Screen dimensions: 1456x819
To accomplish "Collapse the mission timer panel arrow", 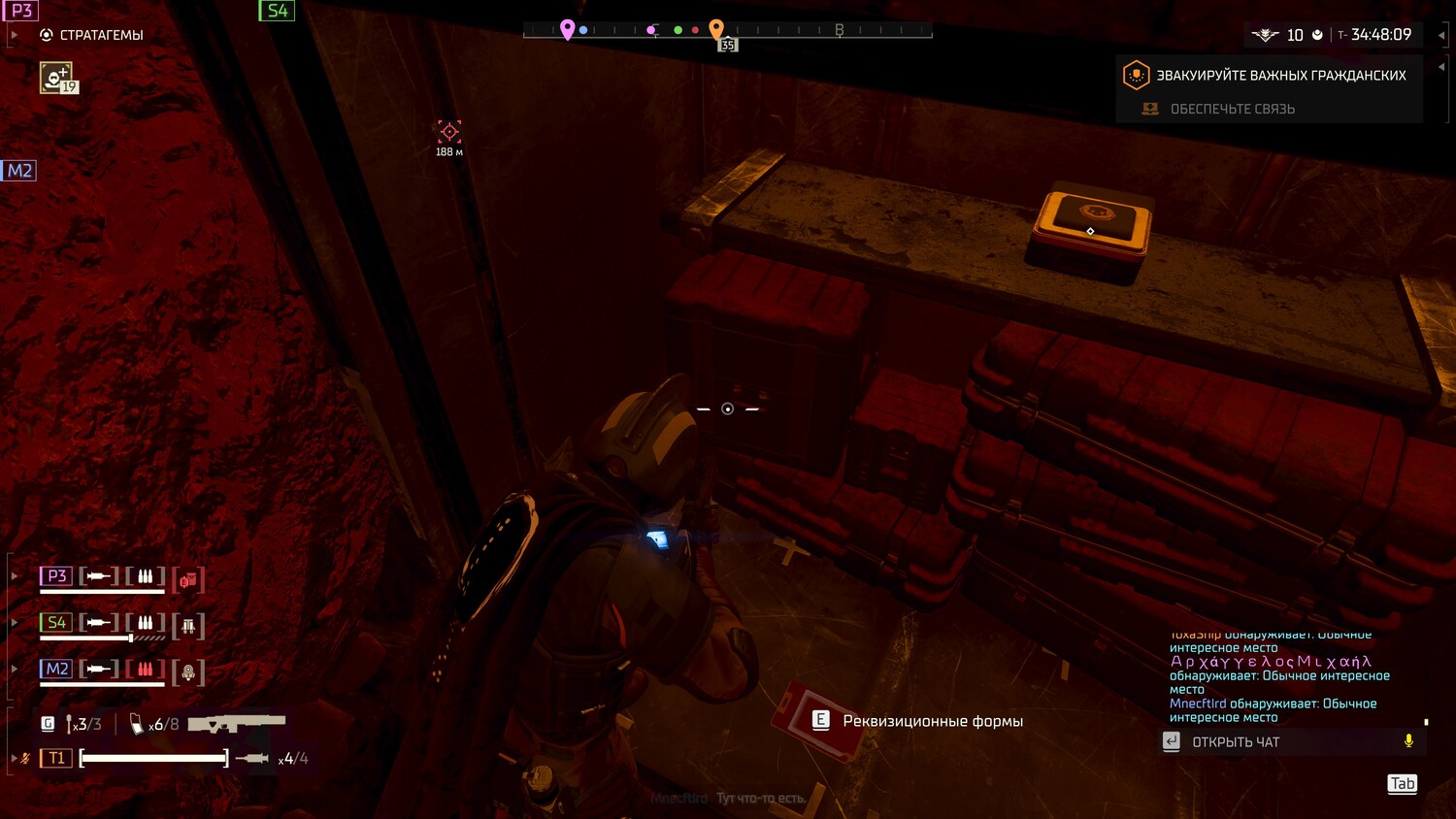I will coord(1441,35).
